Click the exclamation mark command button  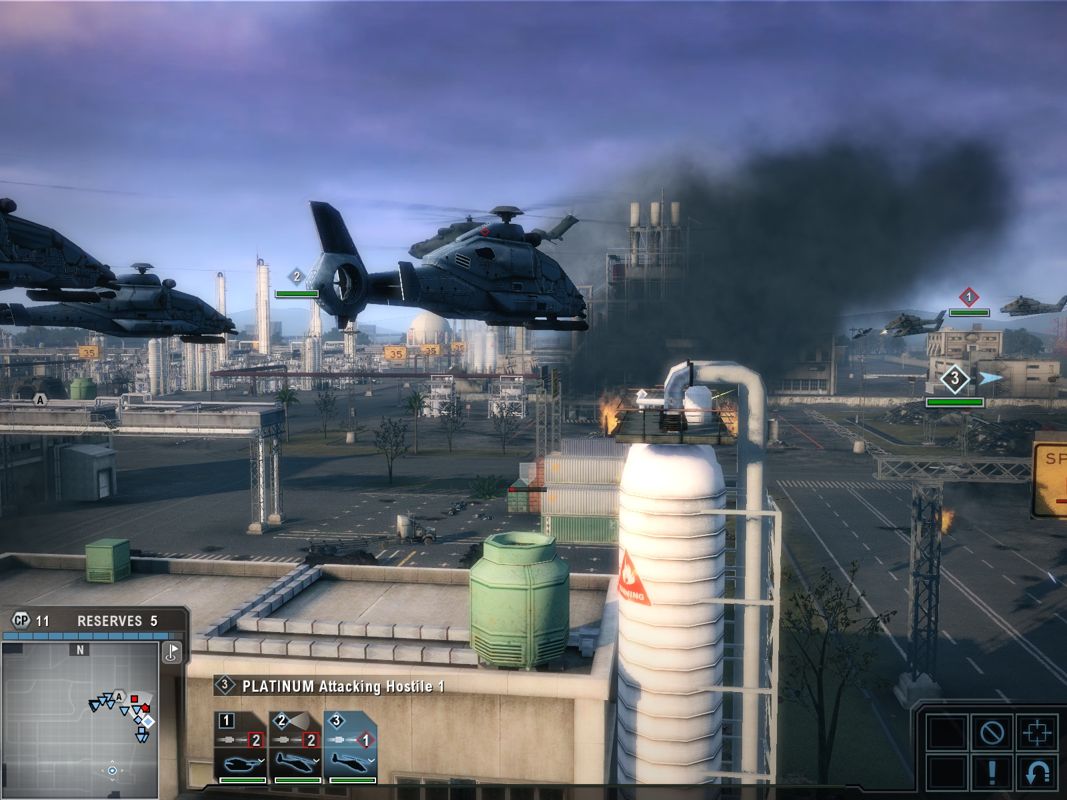coord(991,773)
